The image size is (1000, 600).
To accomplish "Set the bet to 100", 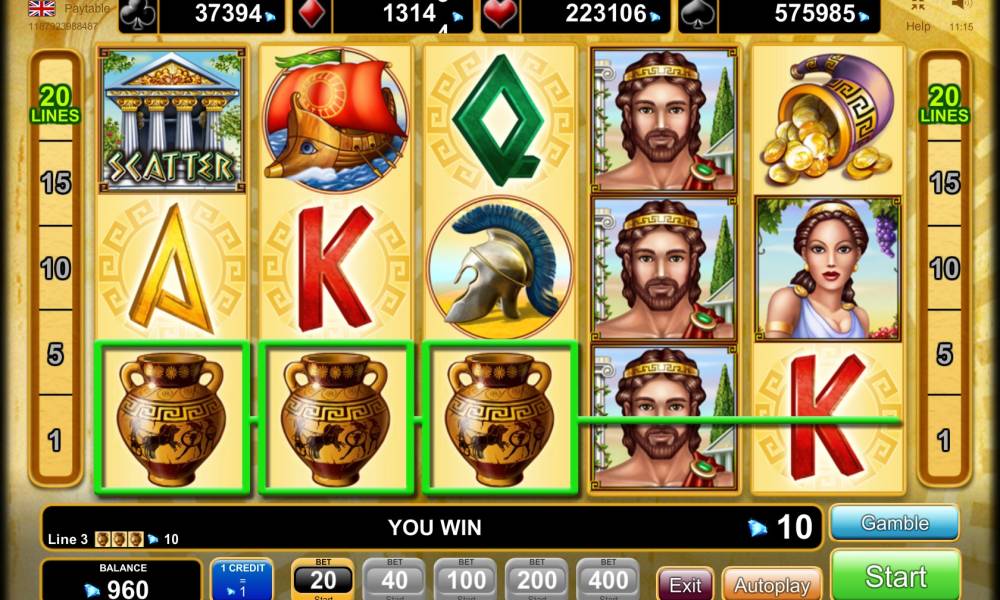I will [x=465, y=580].
